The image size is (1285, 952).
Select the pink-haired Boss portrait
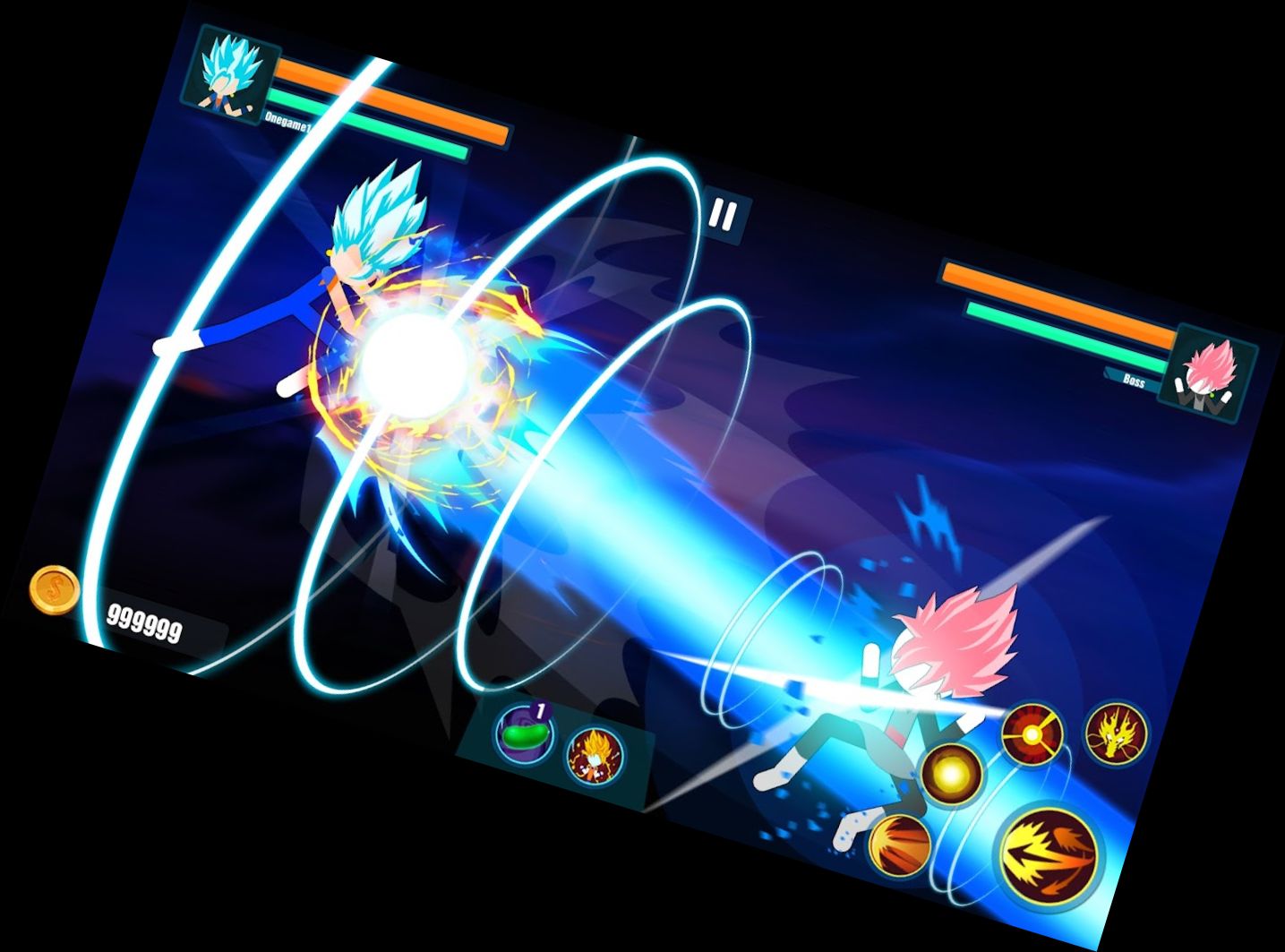(x=1211, y=373)
